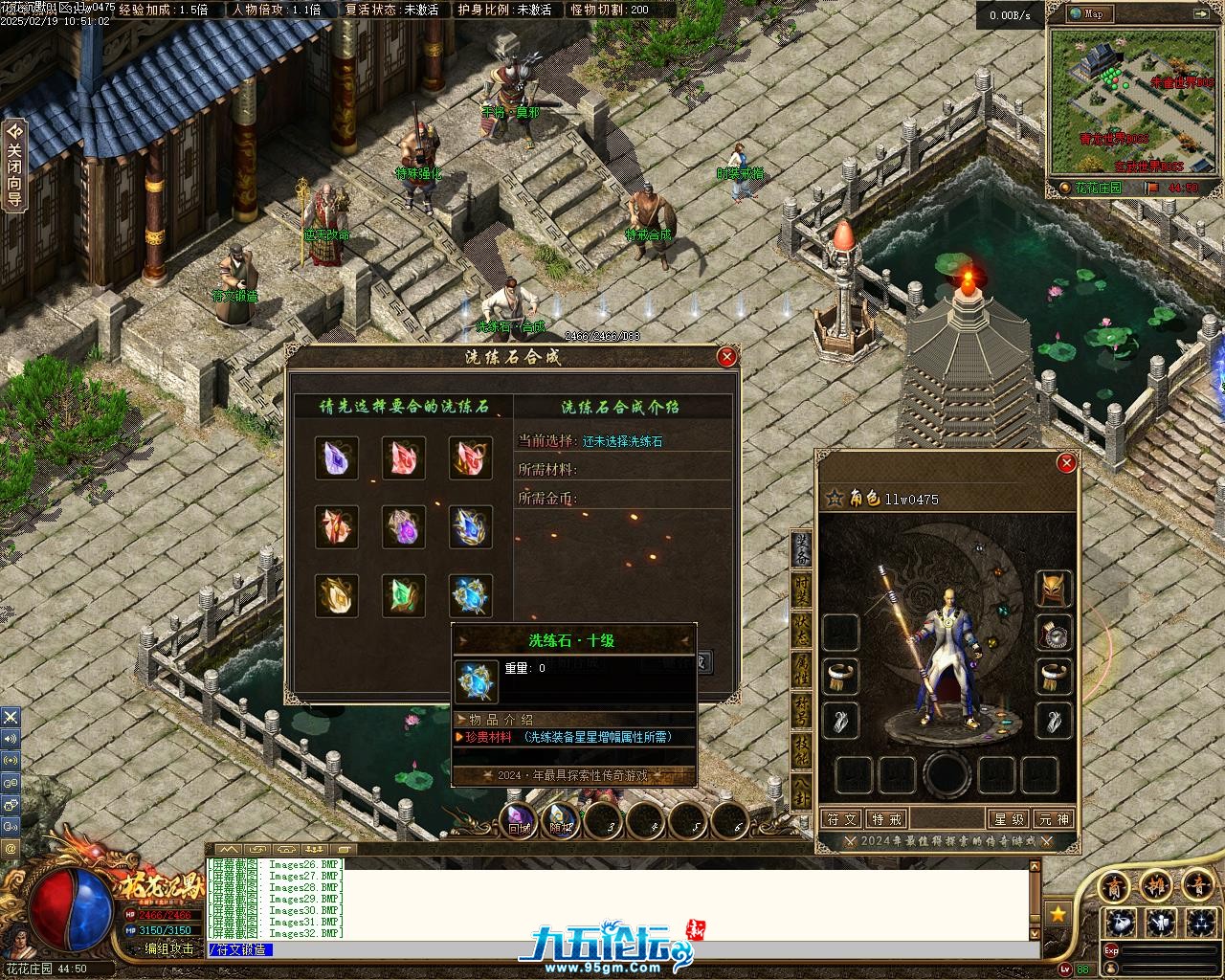Toggle the sound speaker icon
Viewport: 1225px width, 980px height.
click(x=11, y=739)
